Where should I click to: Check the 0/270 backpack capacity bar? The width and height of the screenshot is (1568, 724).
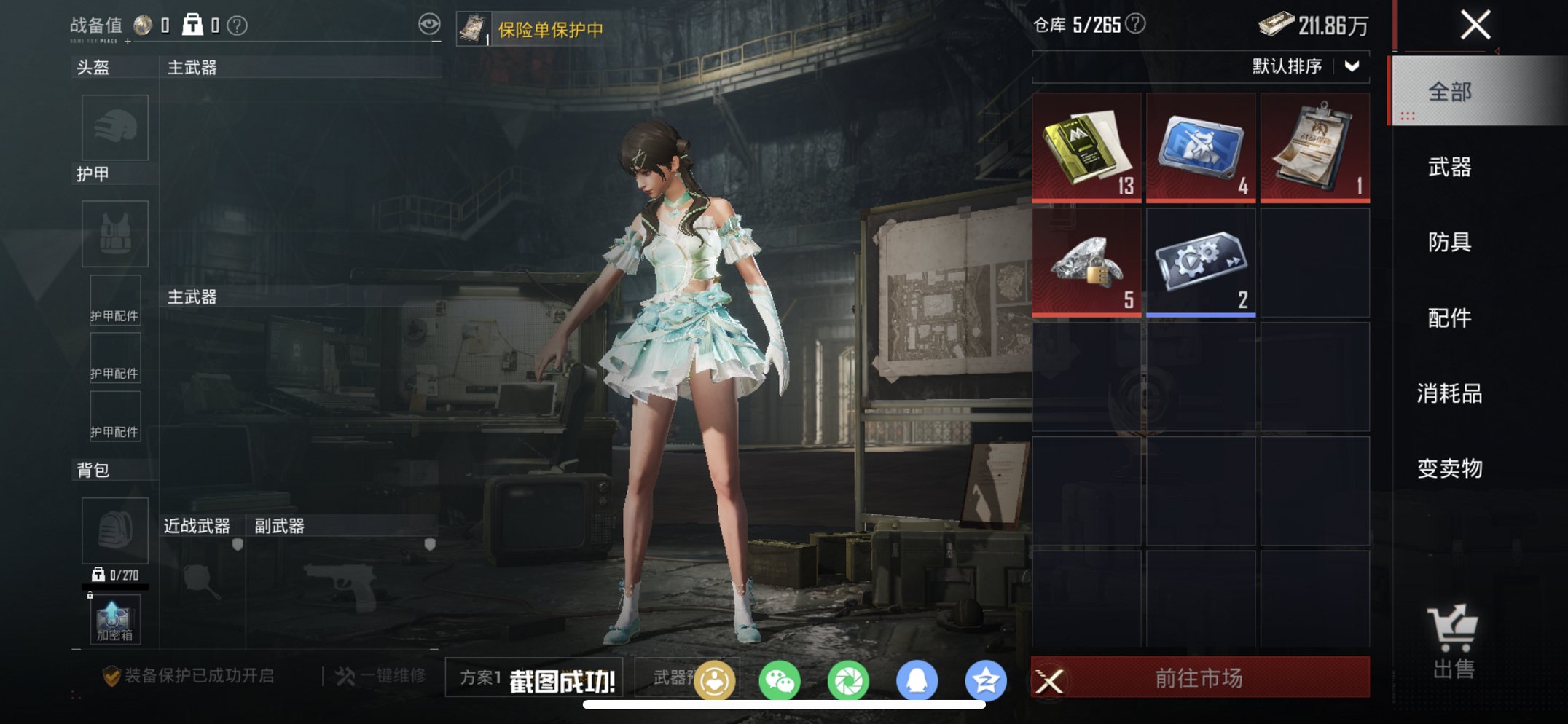113,575
